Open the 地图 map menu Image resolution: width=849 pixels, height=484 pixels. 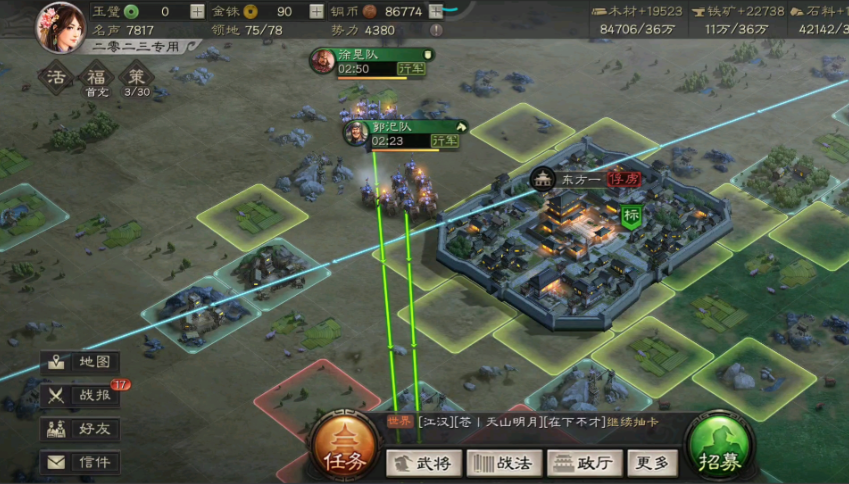tap(81, 362)
